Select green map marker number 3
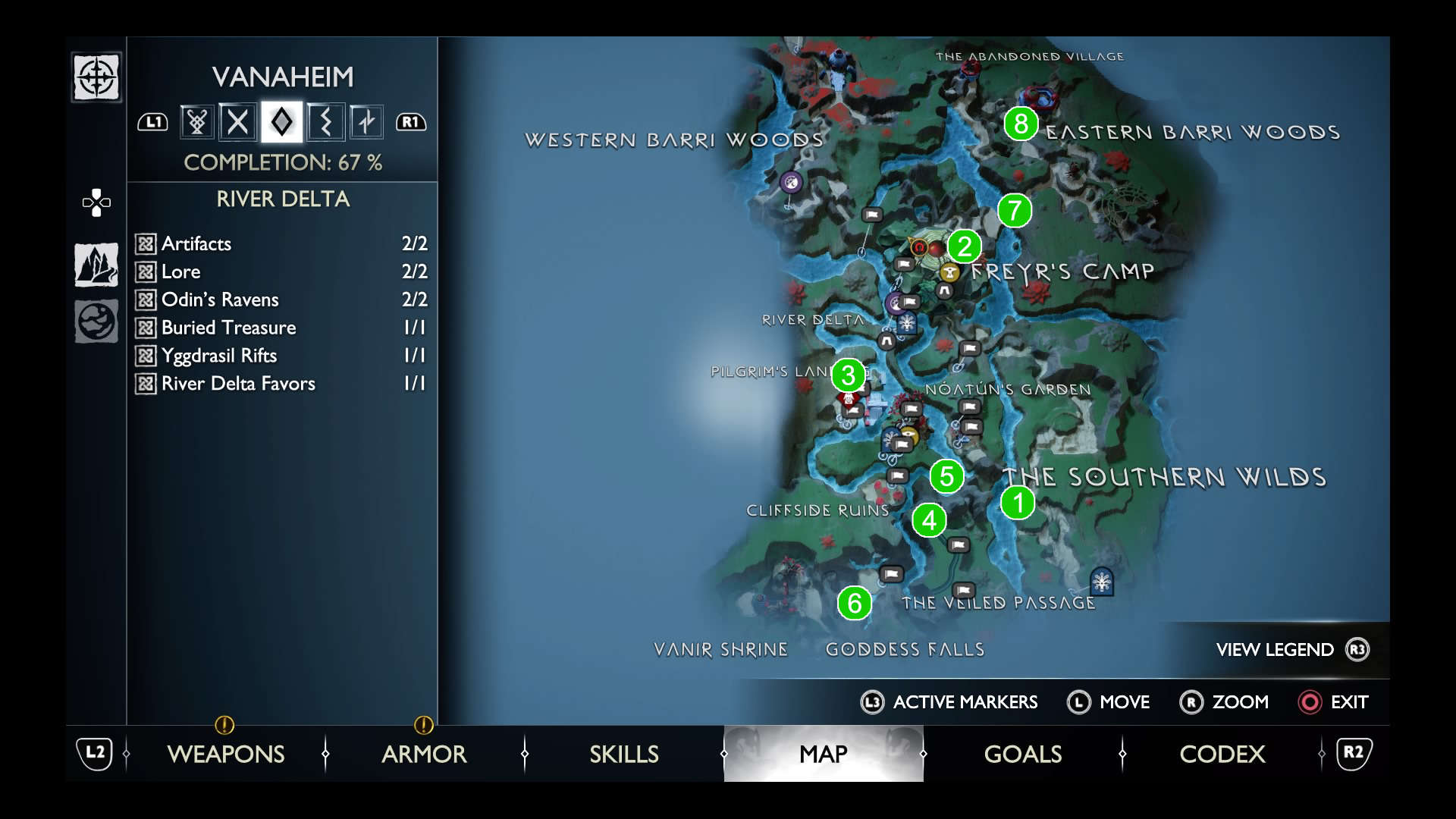 tap(849, 375)
